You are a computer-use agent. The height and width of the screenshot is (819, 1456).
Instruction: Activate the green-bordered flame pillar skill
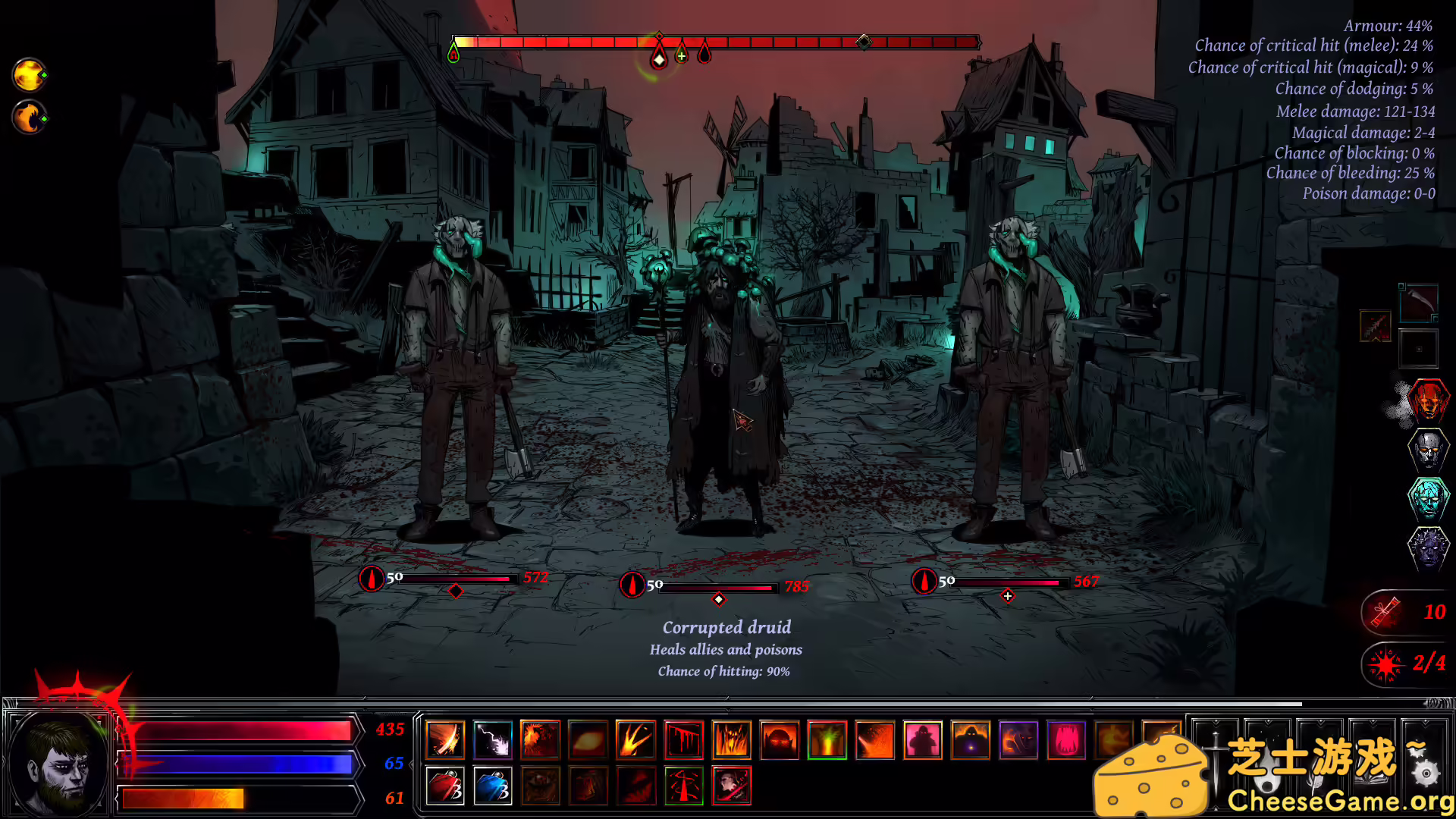point(827,739)
